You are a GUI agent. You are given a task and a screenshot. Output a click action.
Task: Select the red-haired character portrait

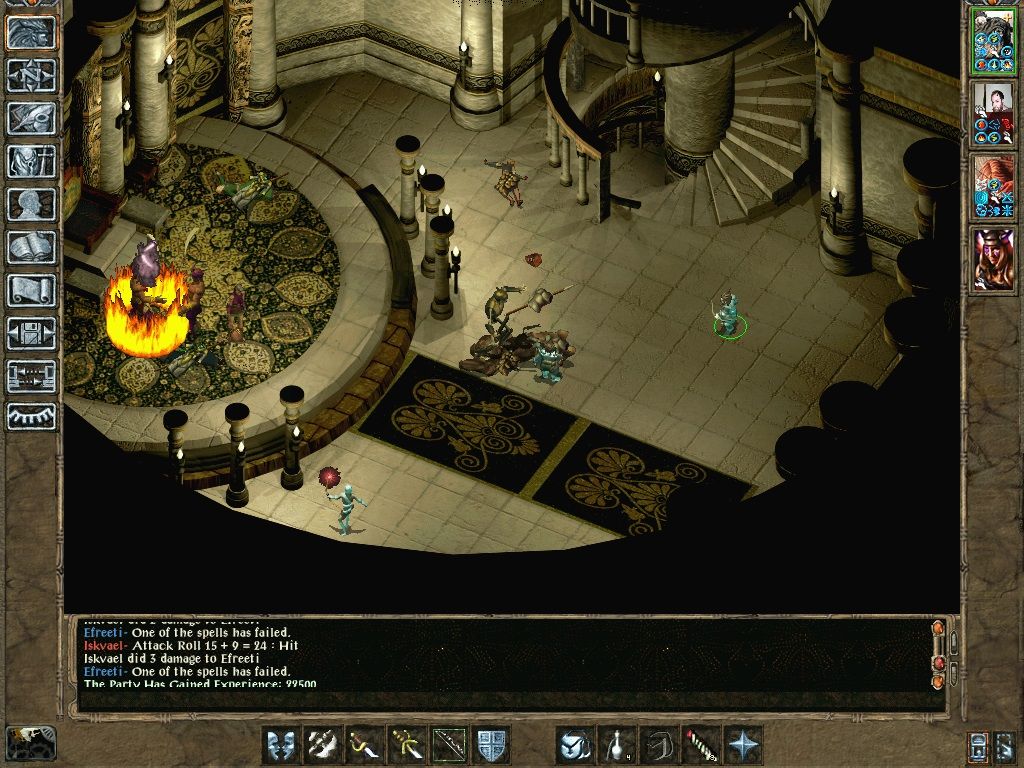[994, 186]
